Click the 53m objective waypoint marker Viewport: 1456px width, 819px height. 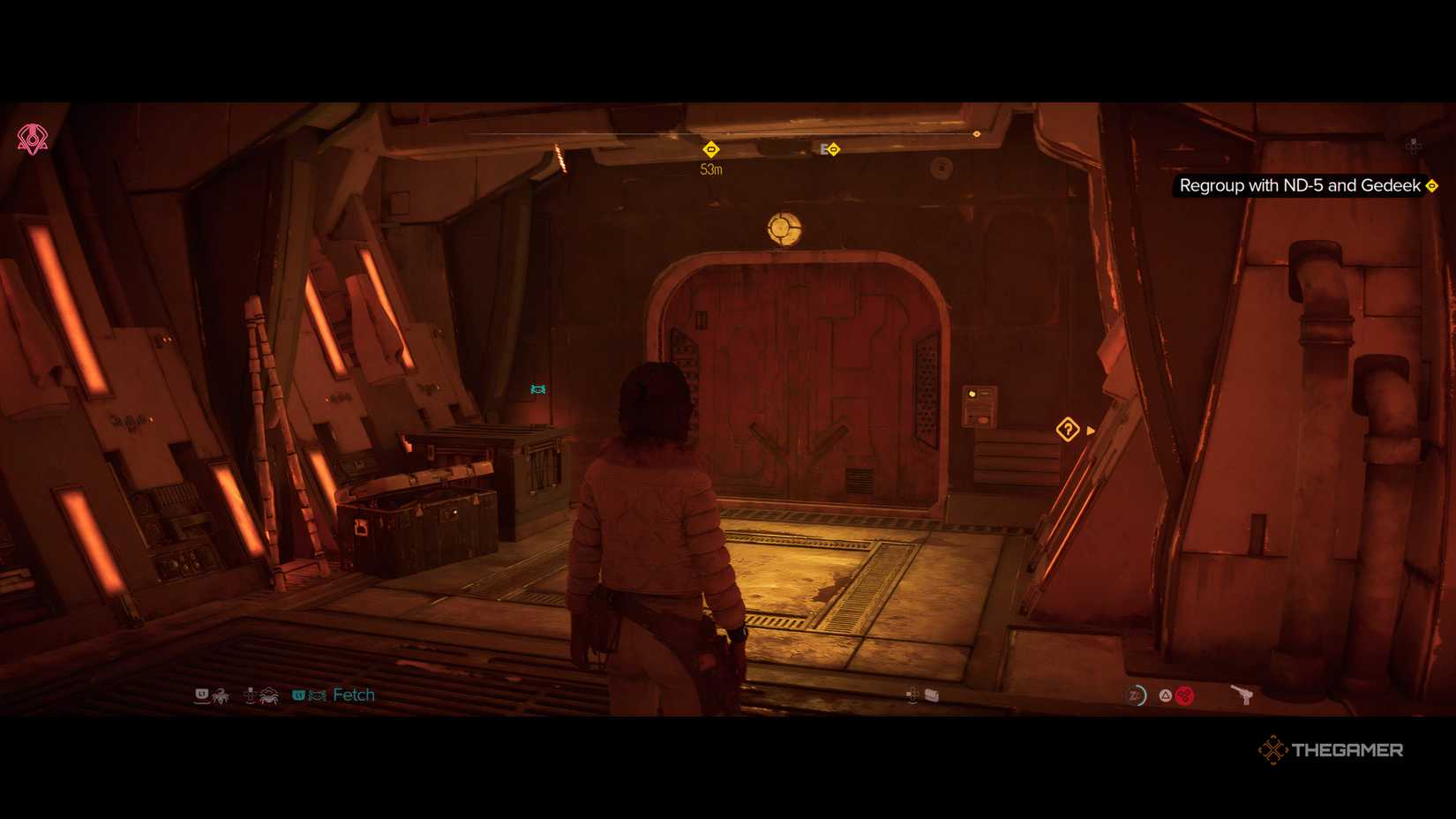711,150
